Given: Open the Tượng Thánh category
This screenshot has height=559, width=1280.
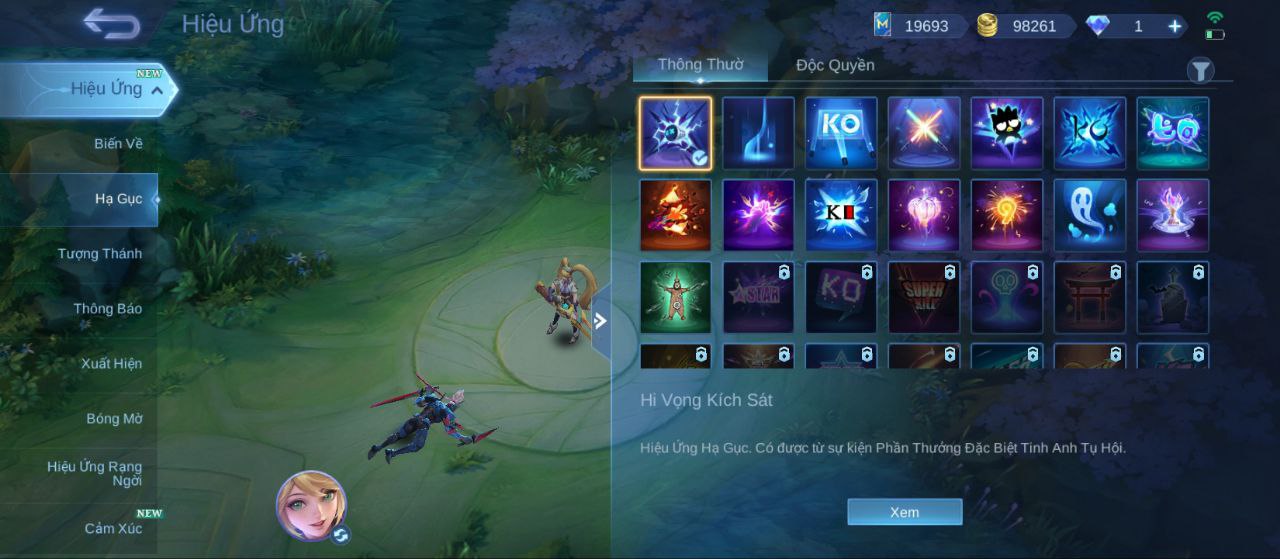Looking at the screenshot, I should coord(100,254).
